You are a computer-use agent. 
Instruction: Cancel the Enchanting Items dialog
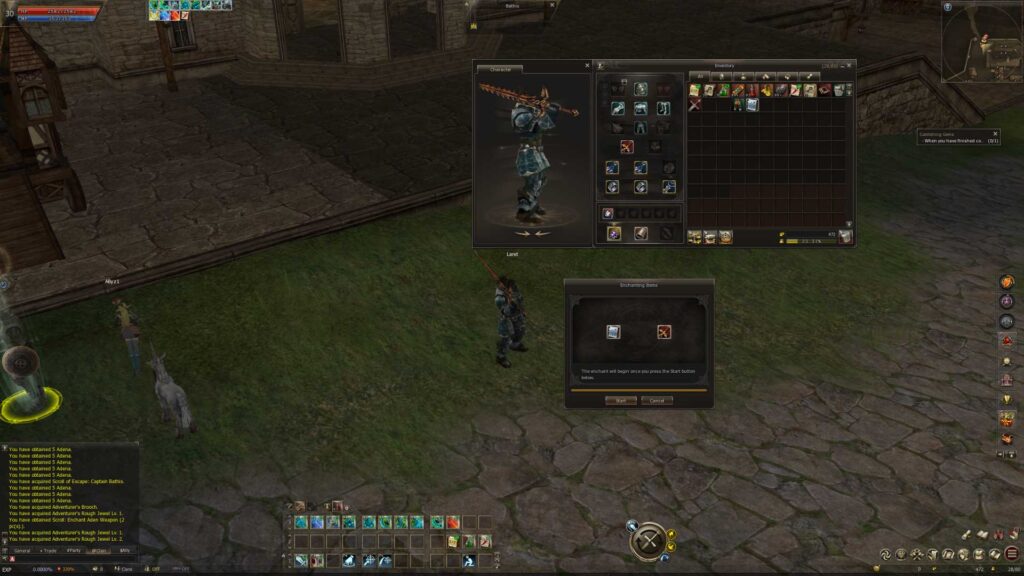657,400
